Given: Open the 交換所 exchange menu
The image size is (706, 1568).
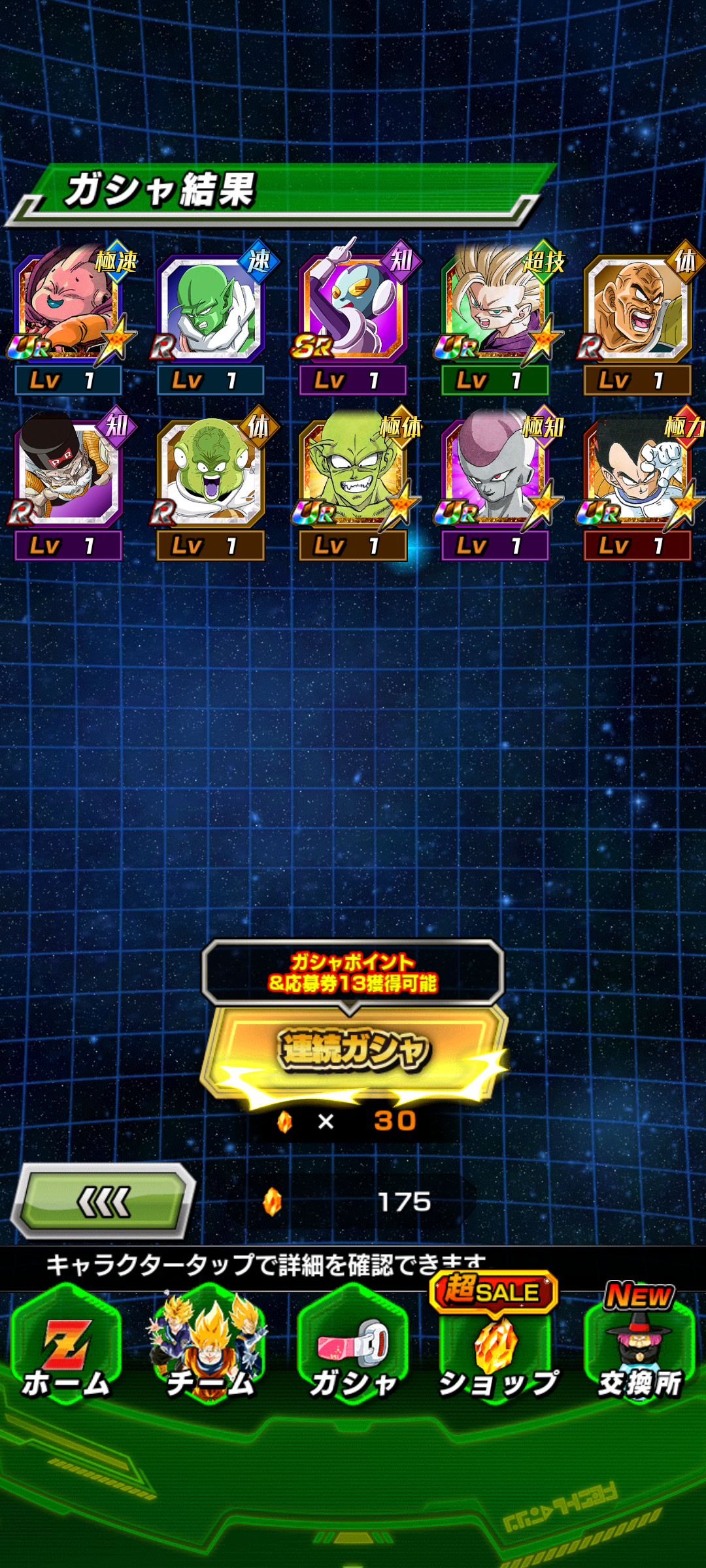Looking at the screenshot, I should pos(639,1348).
